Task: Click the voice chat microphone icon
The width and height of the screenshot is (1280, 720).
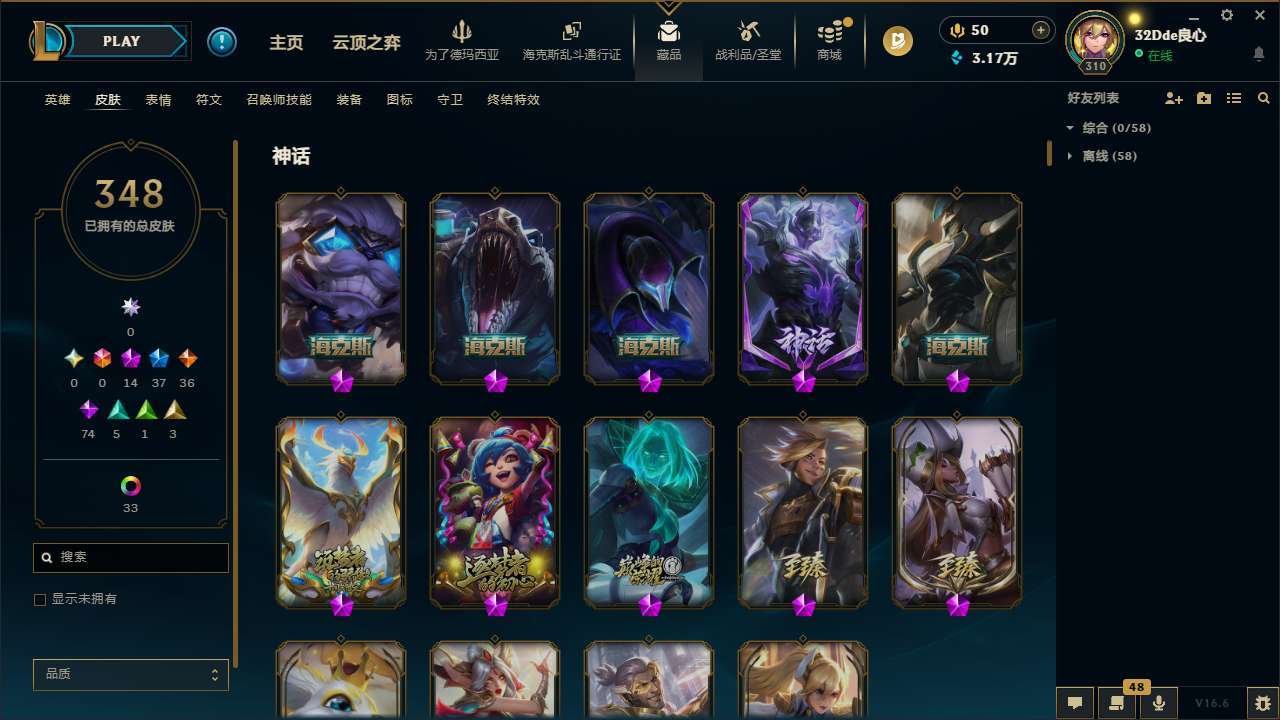Action: 1158,704
